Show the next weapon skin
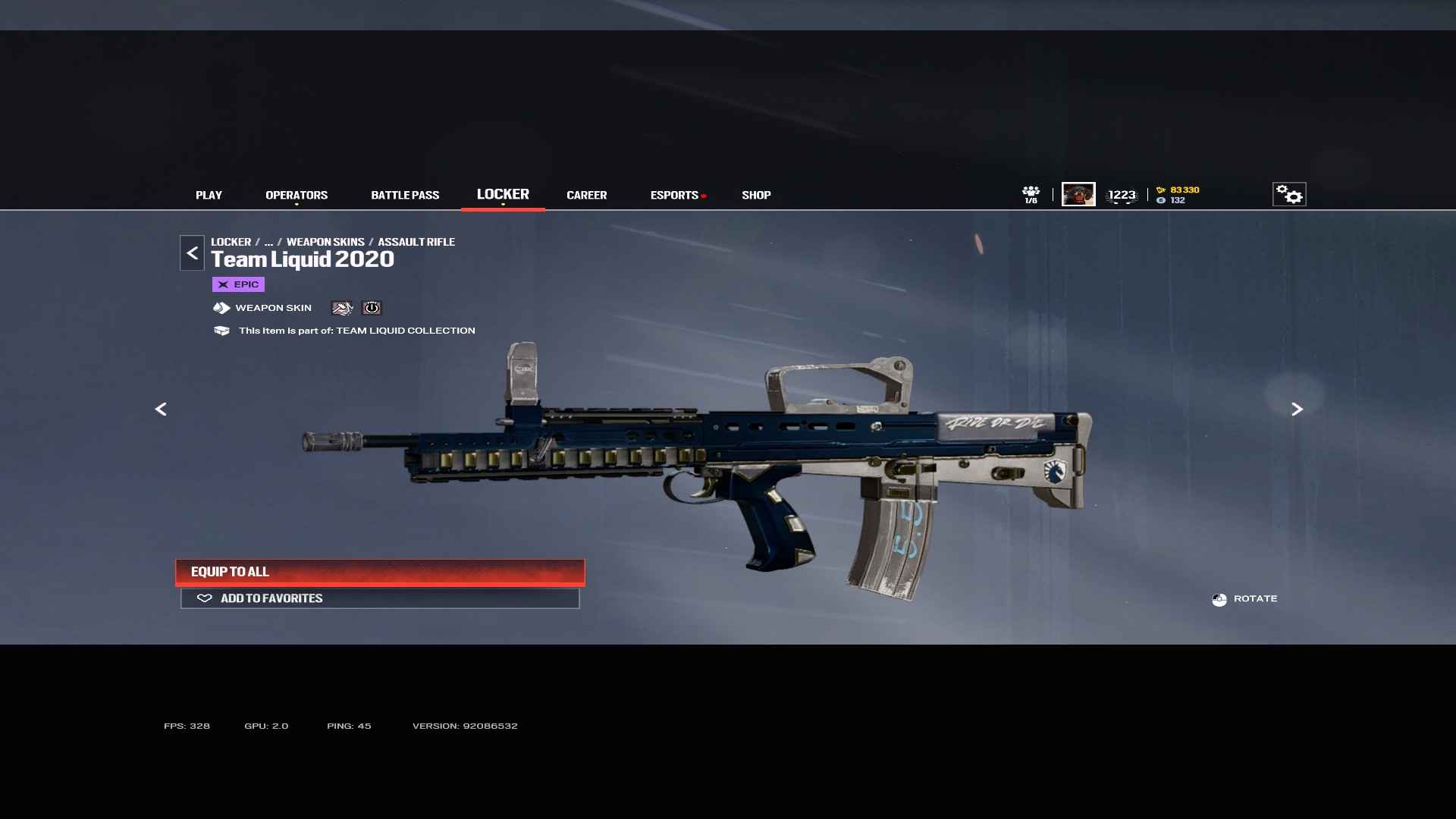 (1297, 409)
